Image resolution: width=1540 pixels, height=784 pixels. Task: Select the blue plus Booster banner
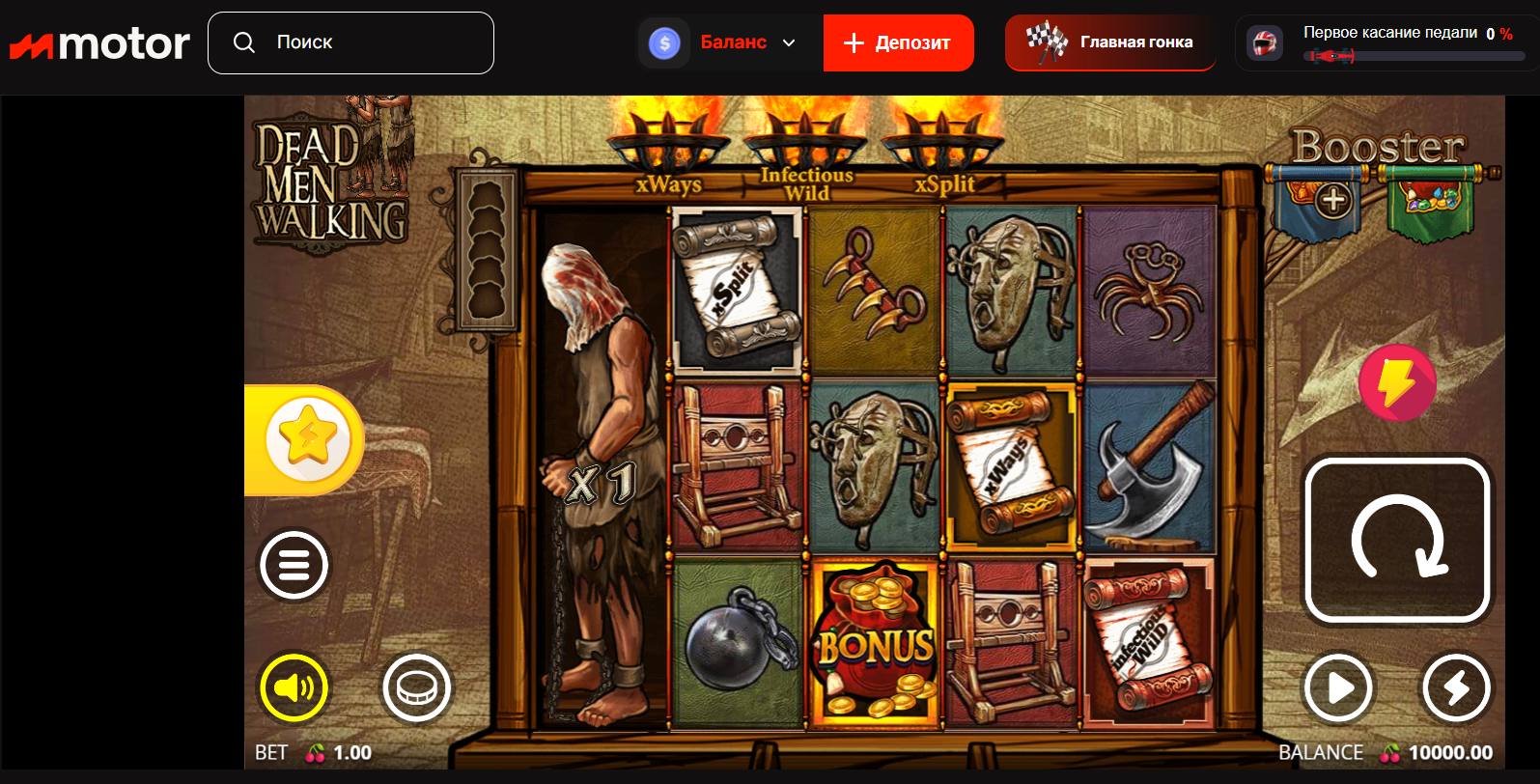coord(1333,202)
